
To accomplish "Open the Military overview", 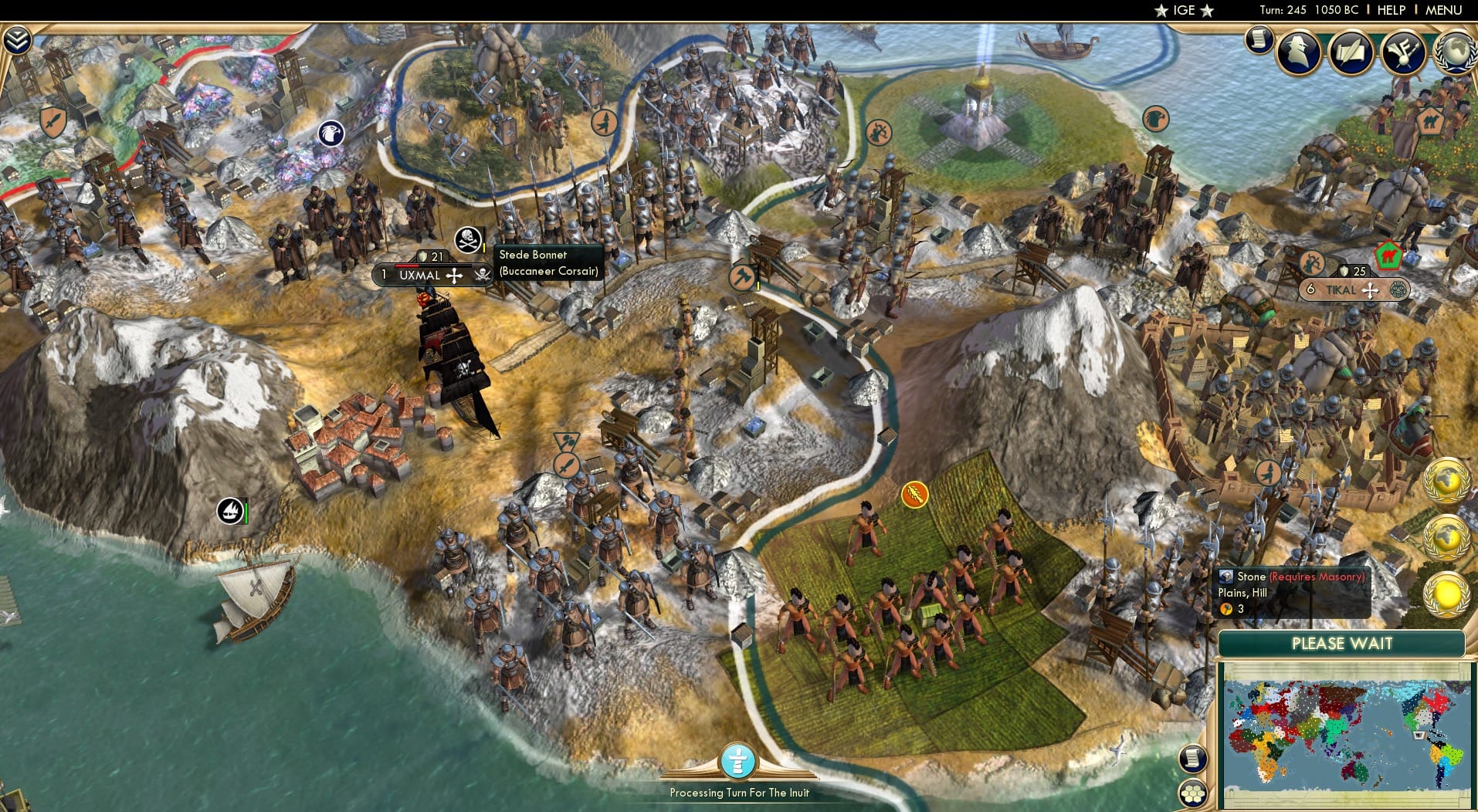I will click(x=1403, y=52).
